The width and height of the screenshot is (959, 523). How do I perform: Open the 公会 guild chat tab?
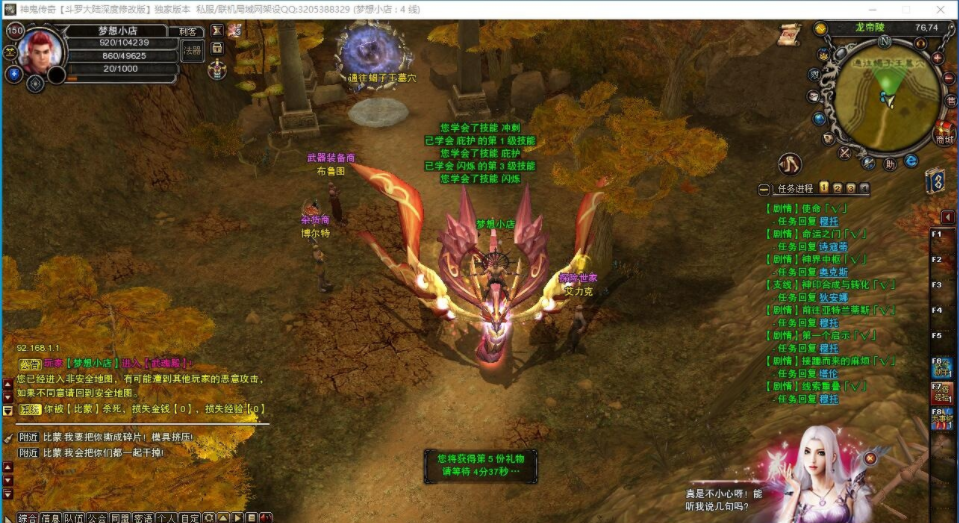click(97, 518)
